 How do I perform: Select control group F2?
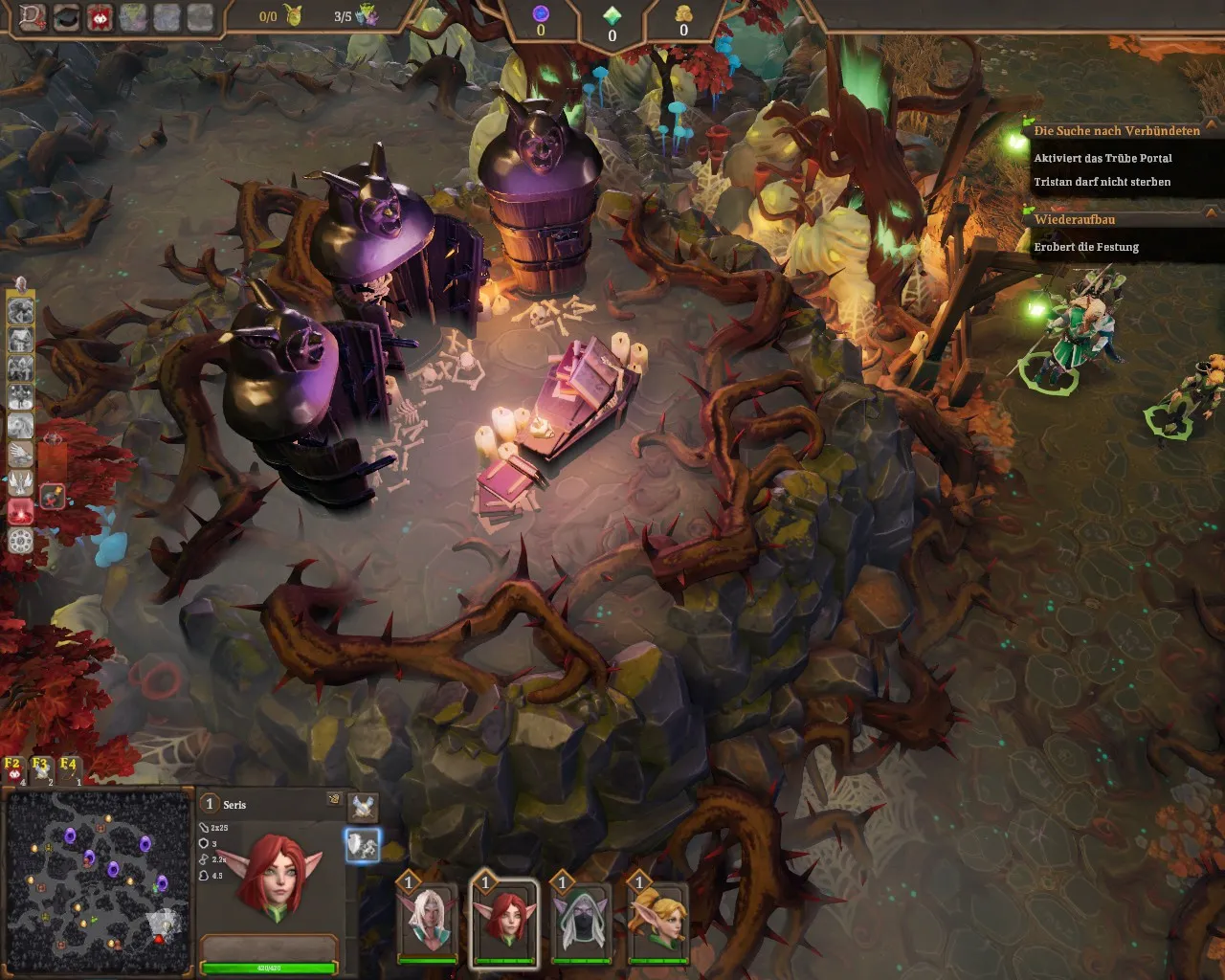click(x=13, y=767)
